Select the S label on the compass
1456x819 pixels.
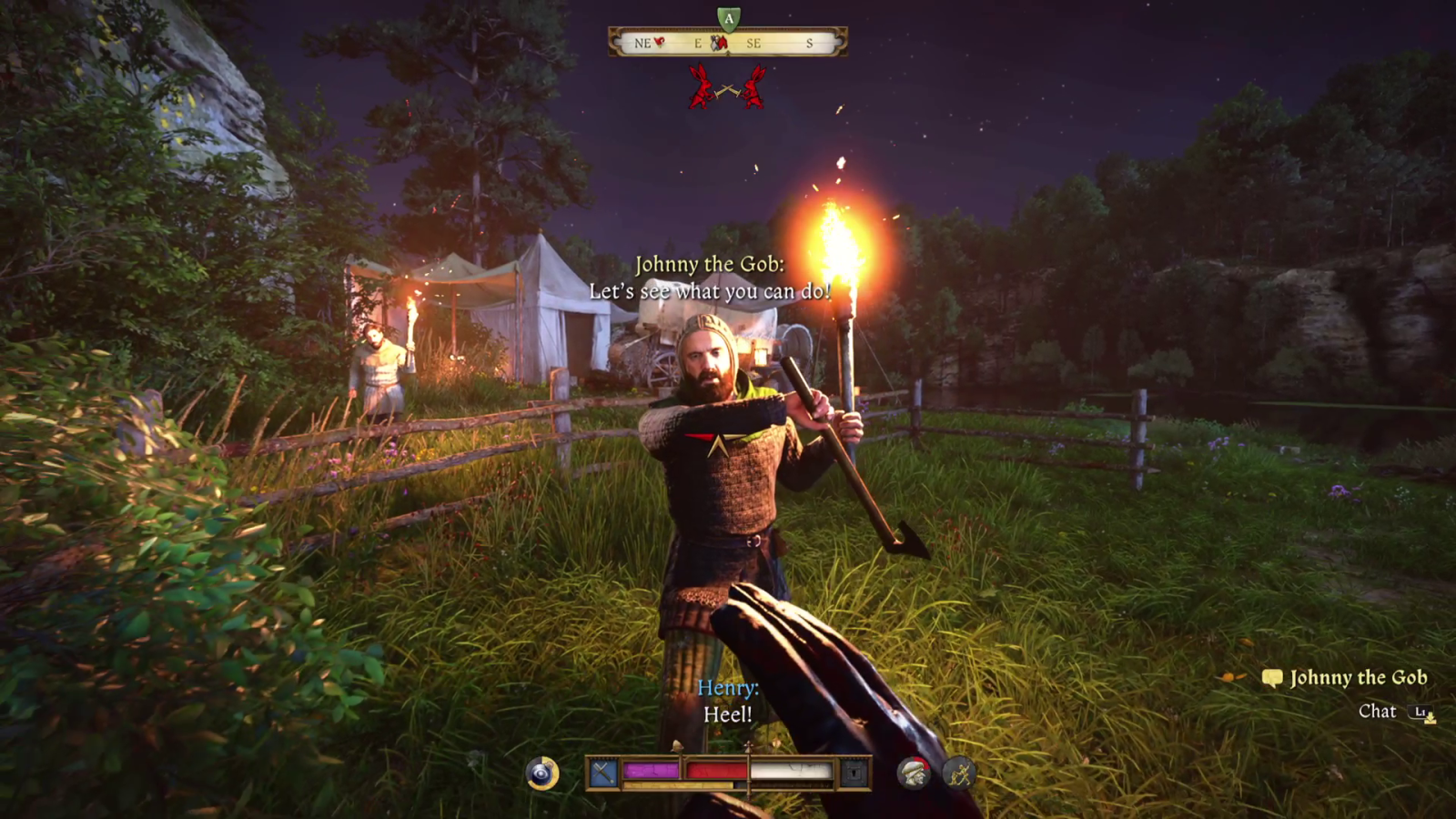point(810,42)
